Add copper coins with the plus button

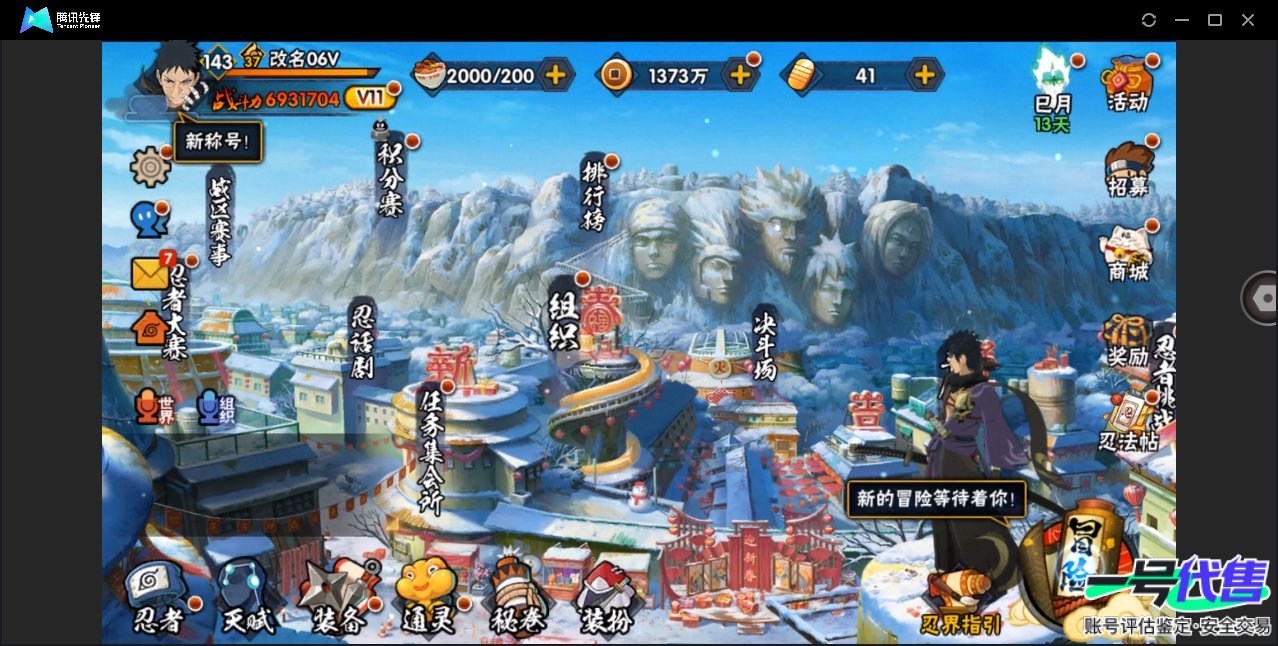pyautogui.click(x=740, y=74)
